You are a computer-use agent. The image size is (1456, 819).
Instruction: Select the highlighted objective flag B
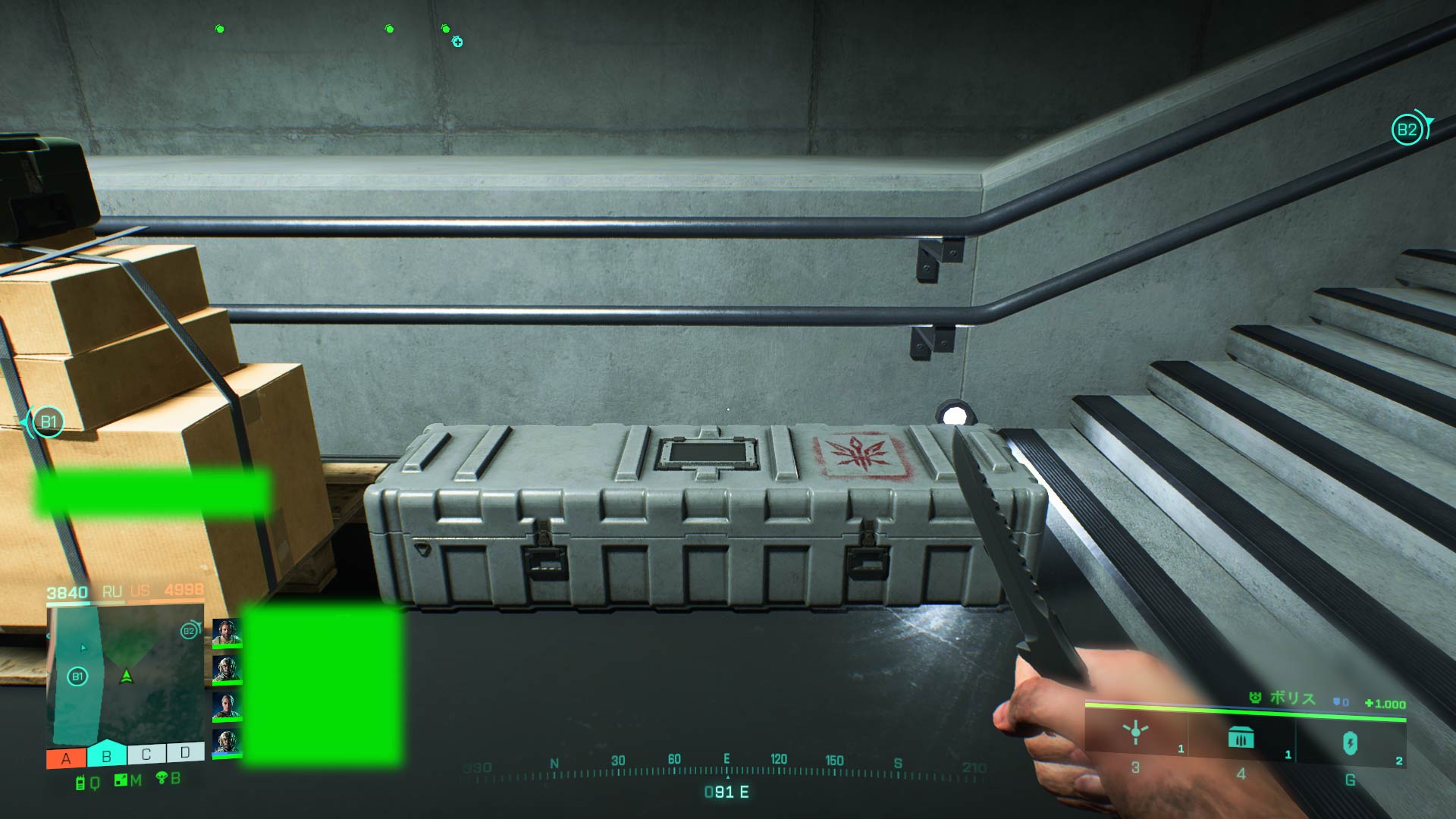click(106, 755)
